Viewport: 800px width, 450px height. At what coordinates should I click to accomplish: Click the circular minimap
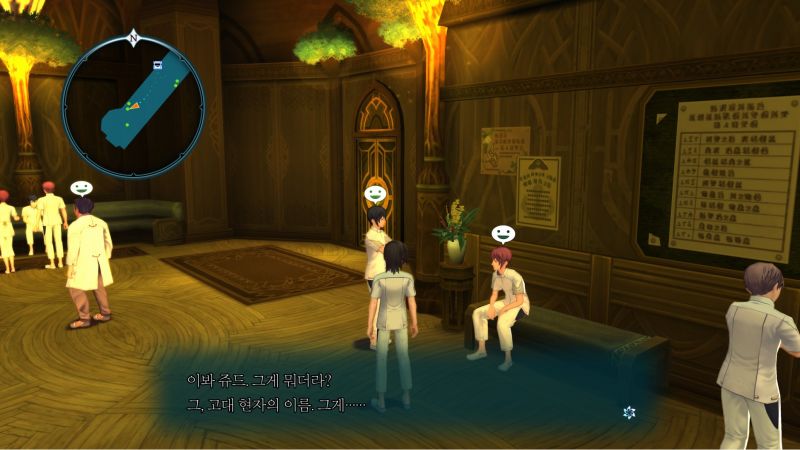[133, 106]
